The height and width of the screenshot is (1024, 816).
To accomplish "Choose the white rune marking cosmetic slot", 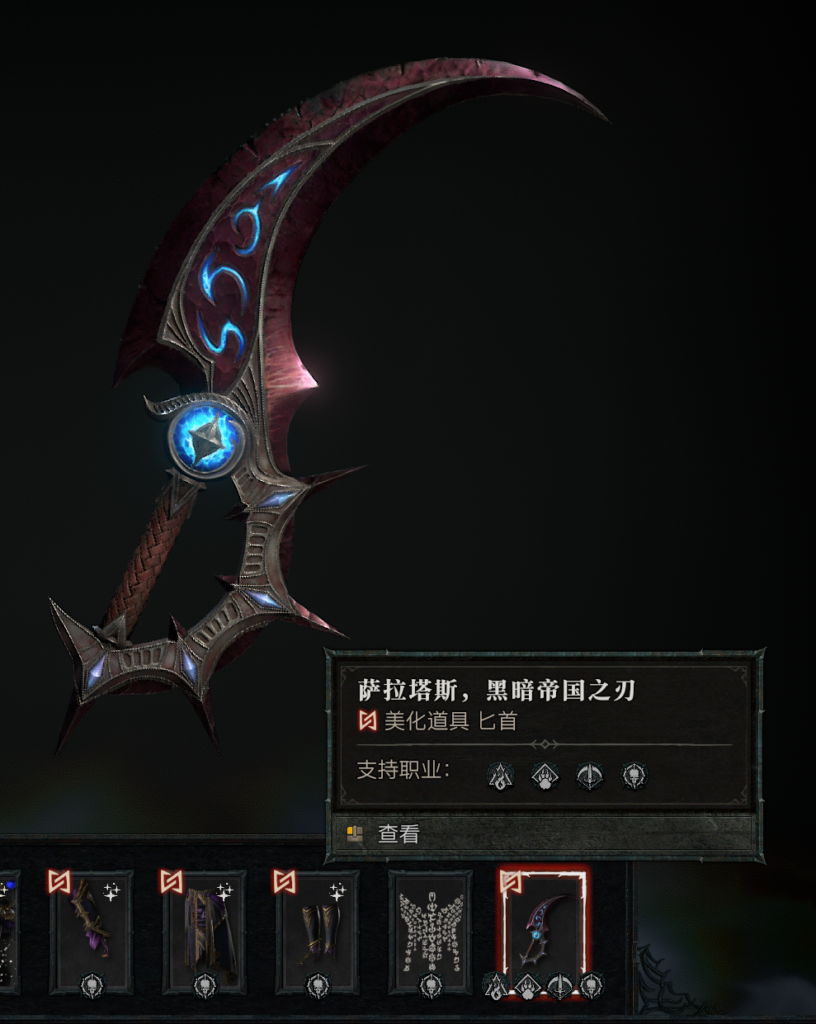I will point(430,930).
